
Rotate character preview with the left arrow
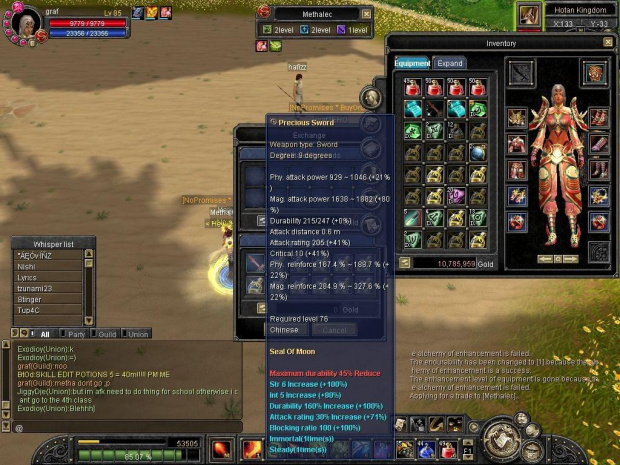tap(543, 259)
